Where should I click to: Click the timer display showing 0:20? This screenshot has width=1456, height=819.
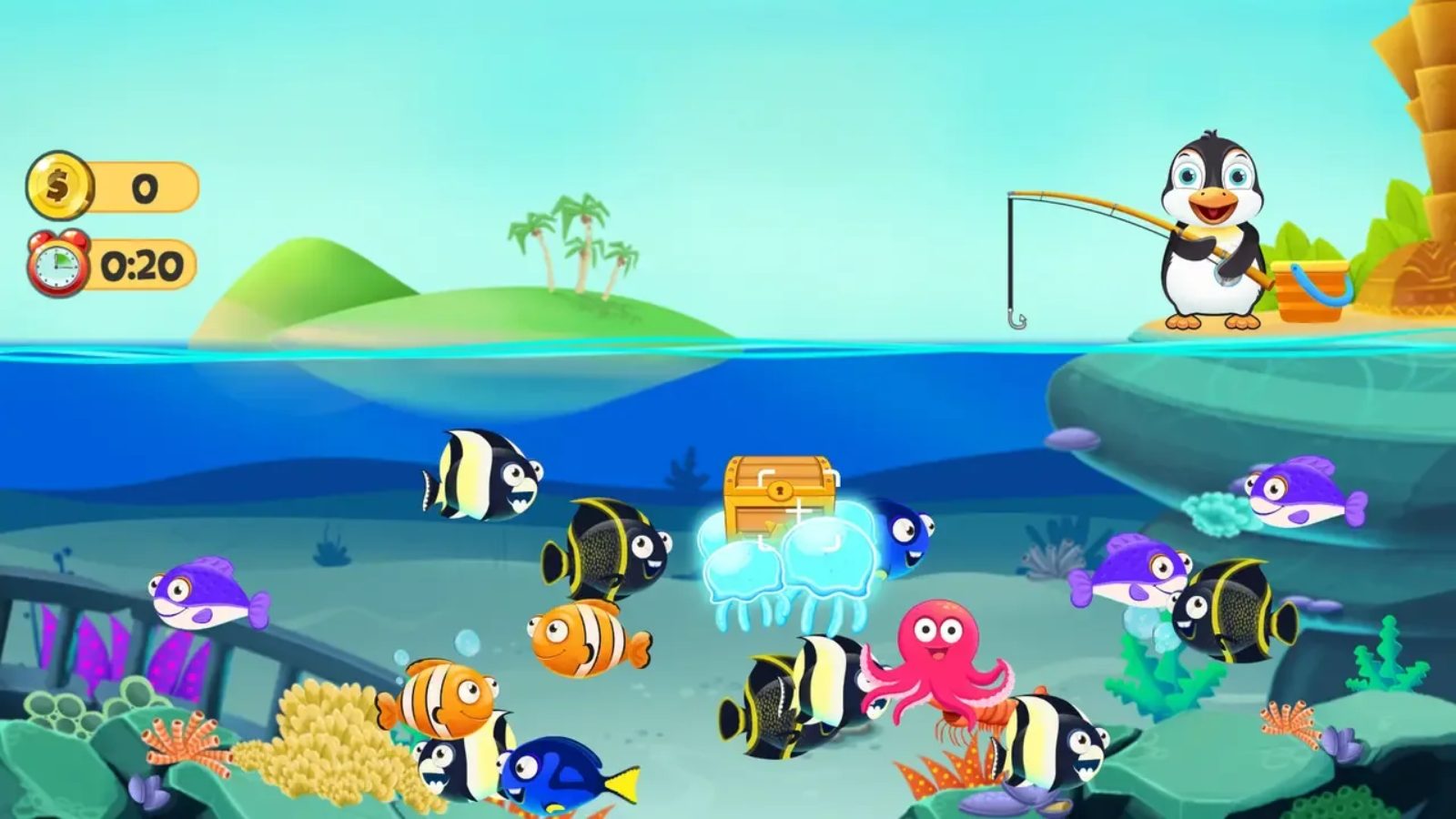click(x=141, y=266)
